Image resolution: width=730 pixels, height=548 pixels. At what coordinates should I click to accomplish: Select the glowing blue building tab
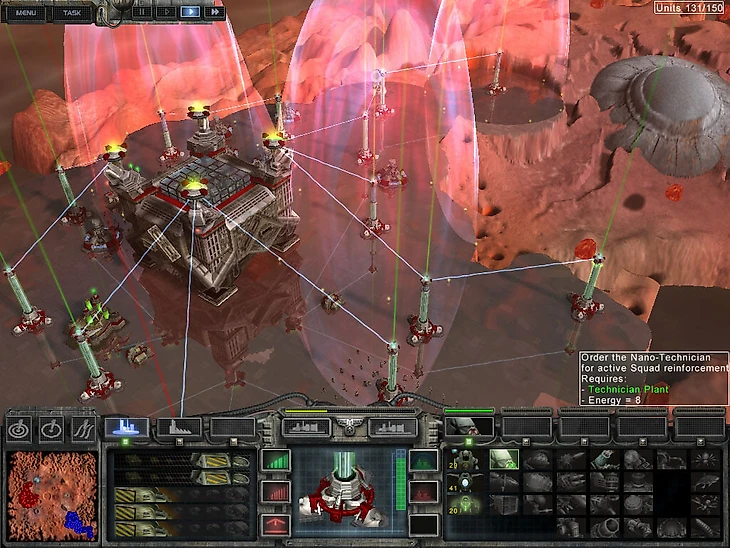127,427
